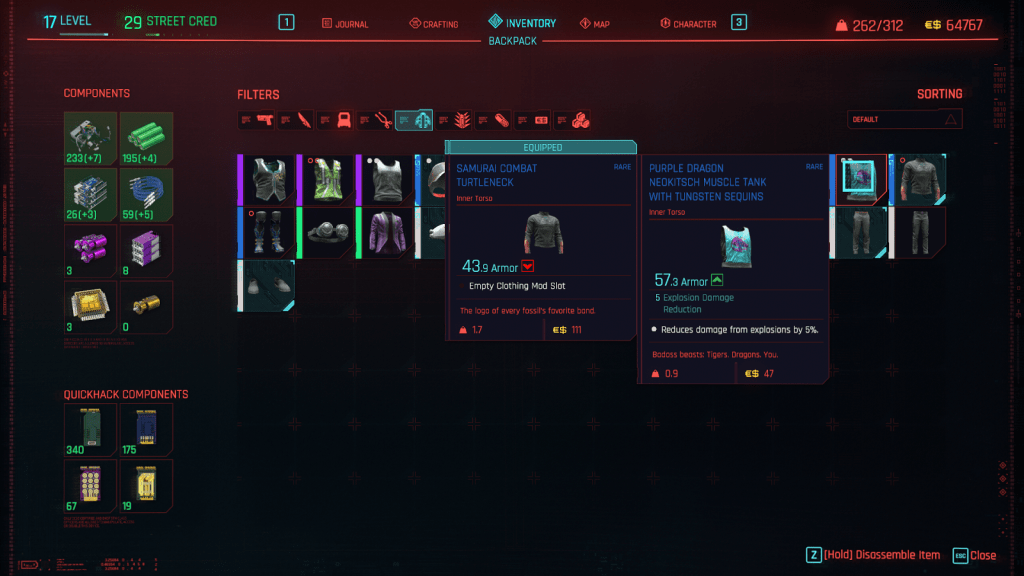Click the grey shoes item slot

coord(270,284)
